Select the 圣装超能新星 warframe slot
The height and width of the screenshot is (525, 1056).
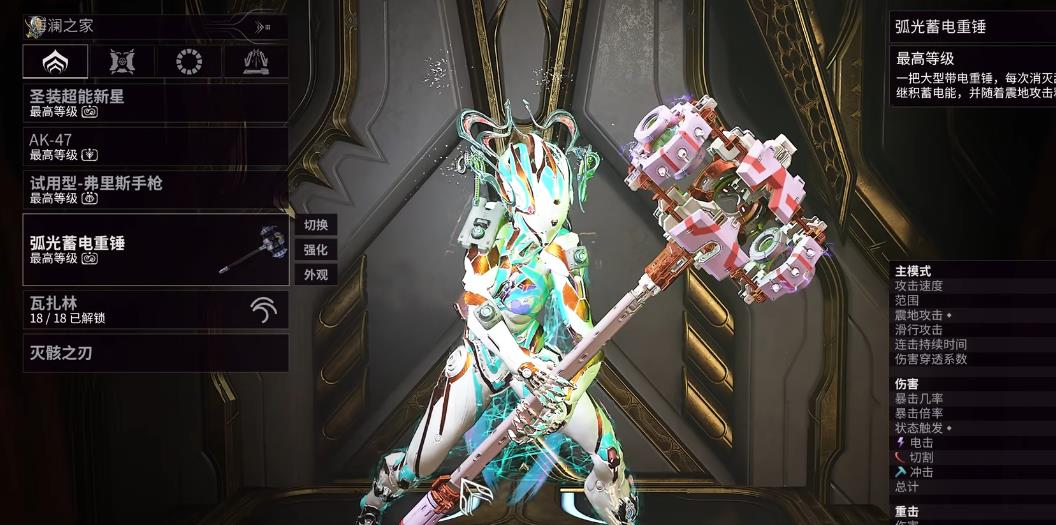coord(156,103)
